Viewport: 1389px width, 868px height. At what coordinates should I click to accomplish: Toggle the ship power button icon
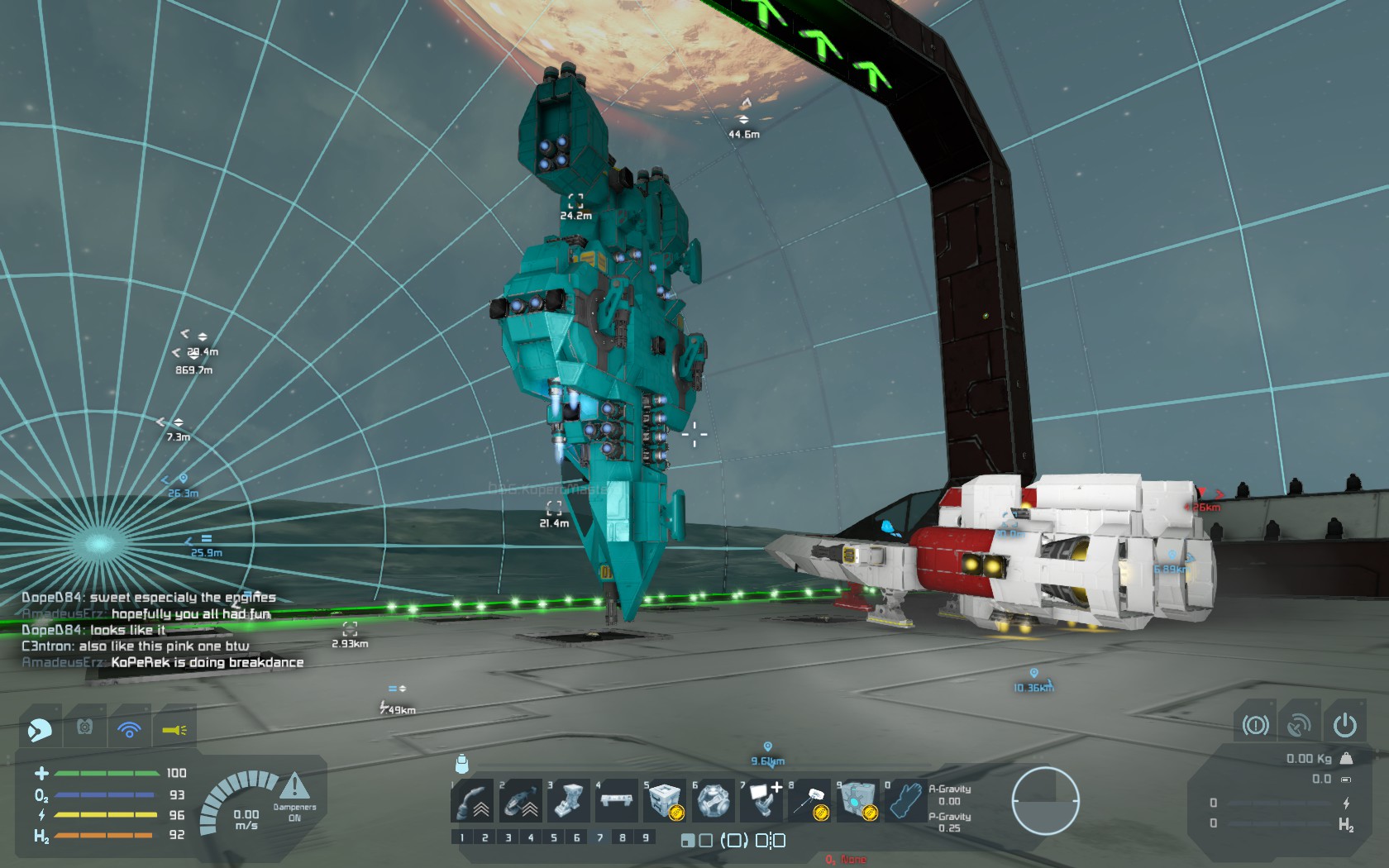tap(1344, 725)
